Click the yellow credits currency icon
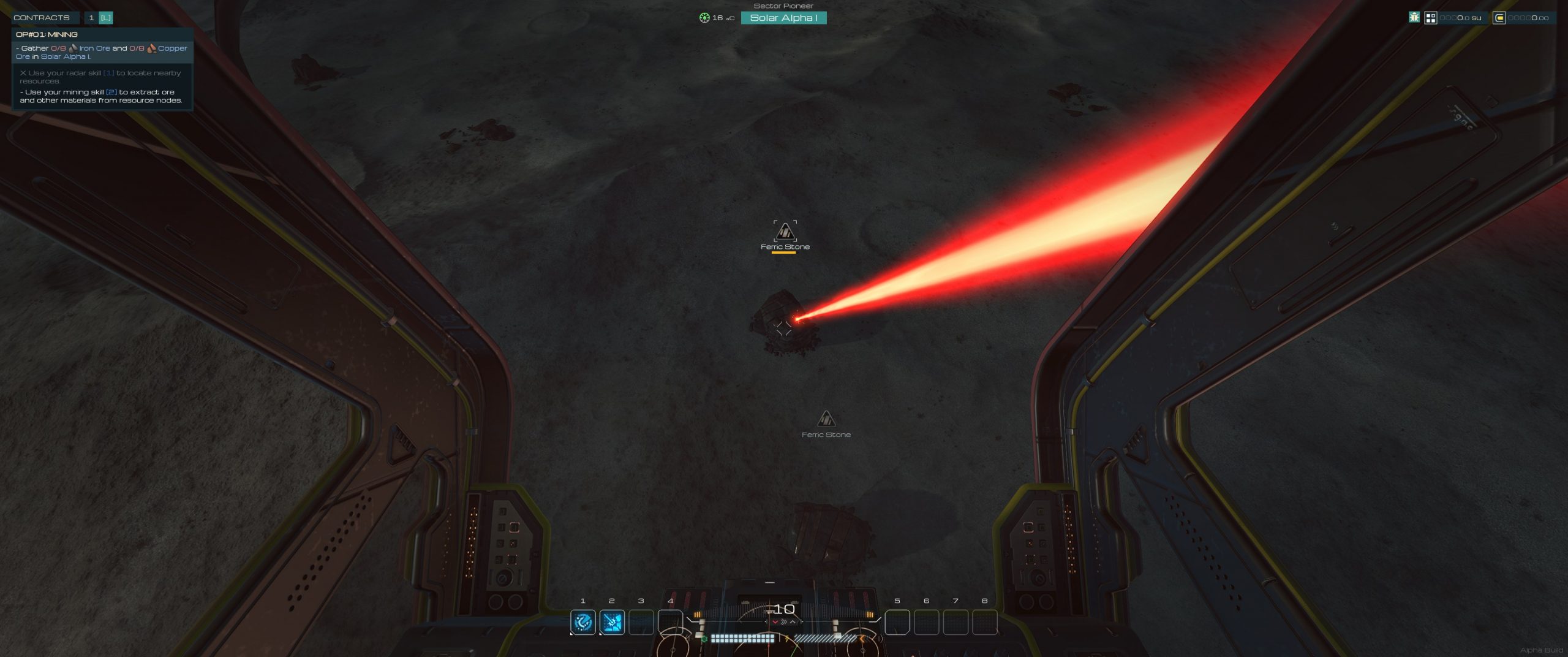 [x=1499, y=18]
